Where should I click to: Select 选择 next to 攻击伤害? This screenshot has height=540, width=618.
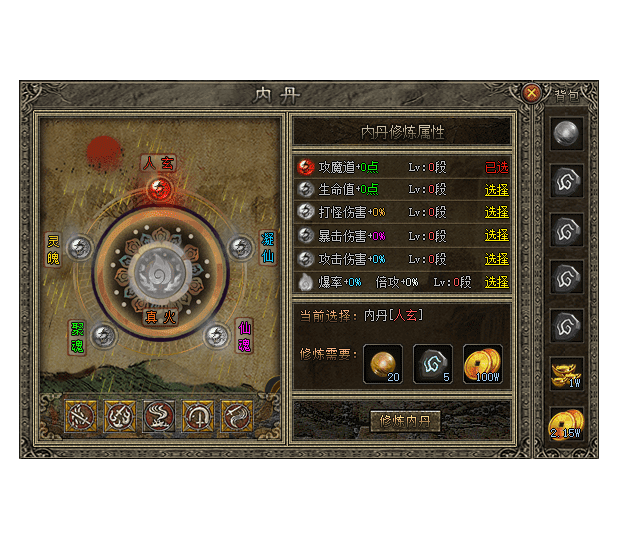(496, 259)
